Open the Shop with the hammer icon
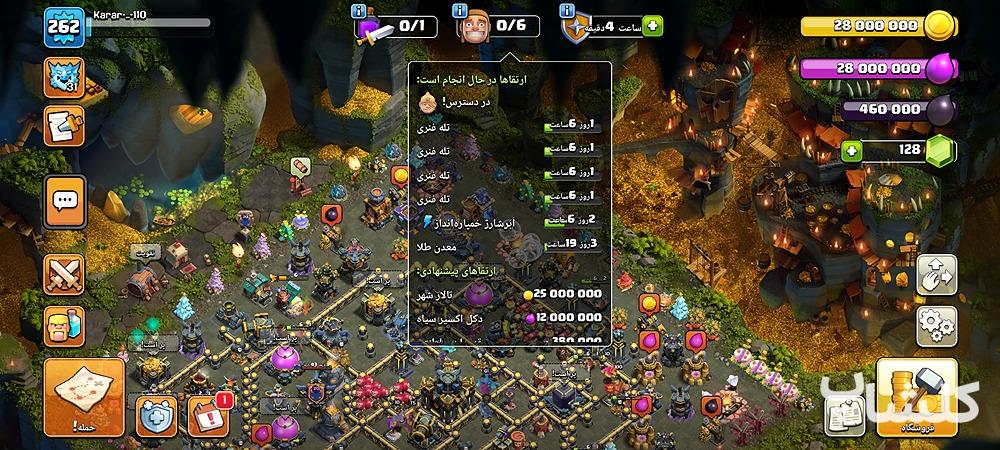This screenshot has height=450, width=1000. (x=911, y=397)
